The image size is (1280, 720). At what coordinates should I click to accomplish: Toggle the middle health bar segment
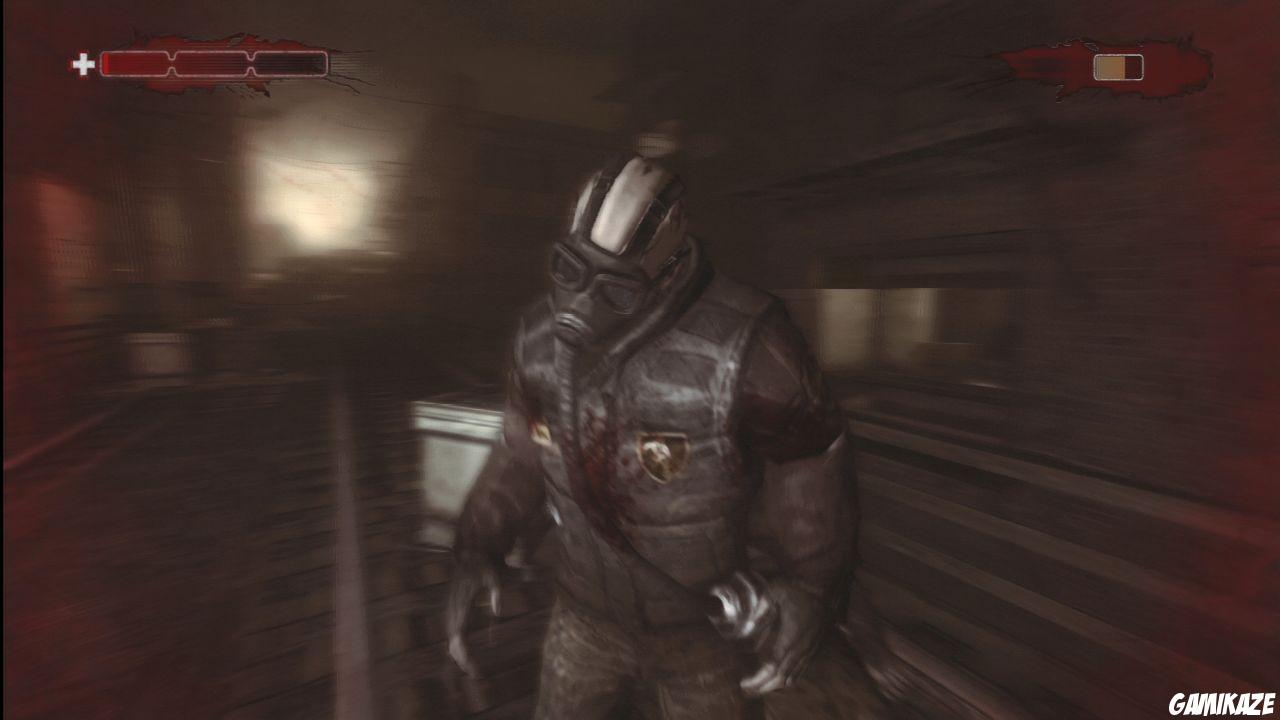[210, 63]
